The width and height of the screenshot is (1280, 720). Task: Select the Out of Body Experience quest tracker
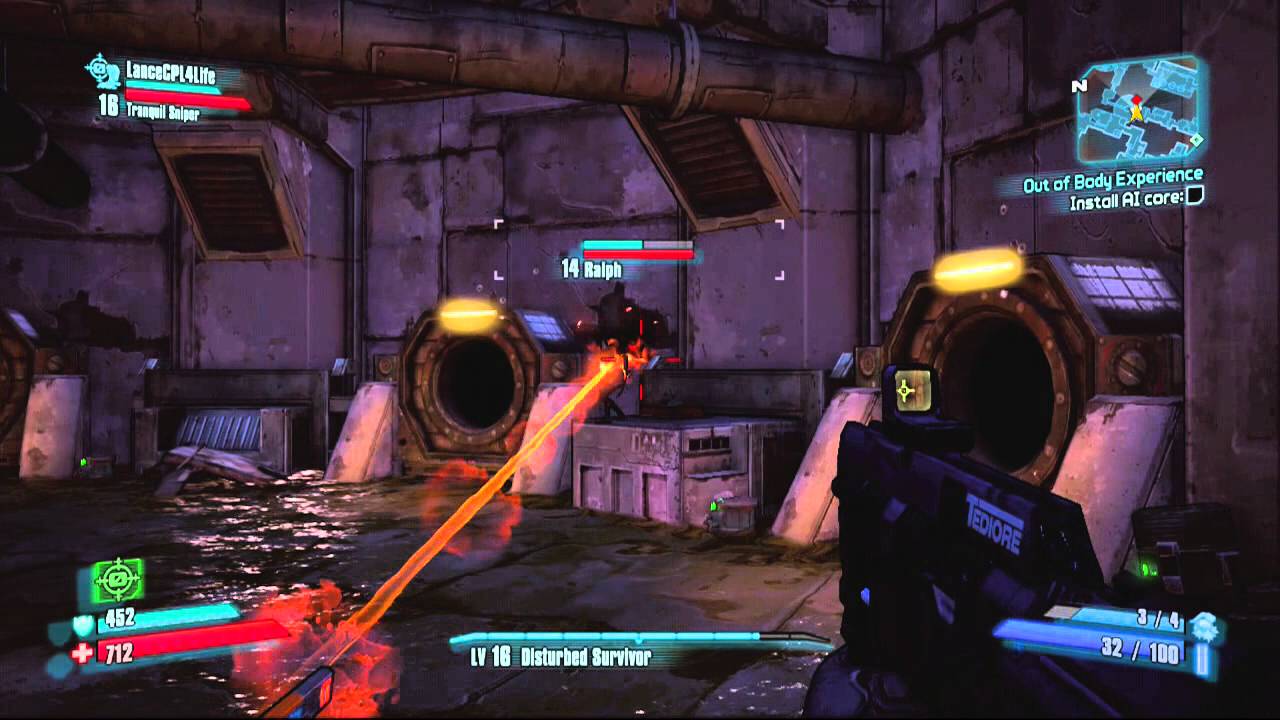1111,184
